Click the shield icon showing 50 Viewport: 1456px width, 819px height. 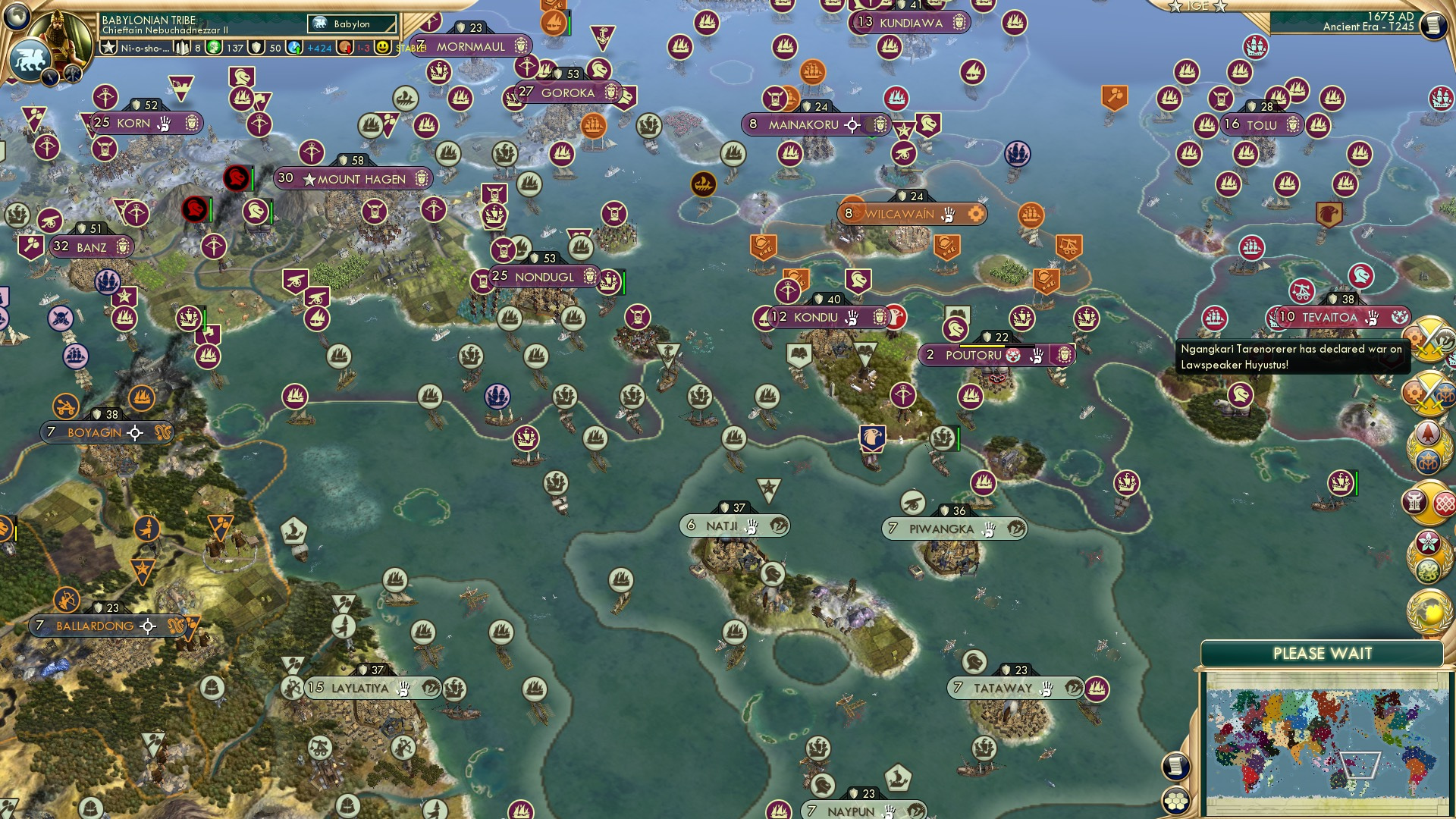(257, 48)
